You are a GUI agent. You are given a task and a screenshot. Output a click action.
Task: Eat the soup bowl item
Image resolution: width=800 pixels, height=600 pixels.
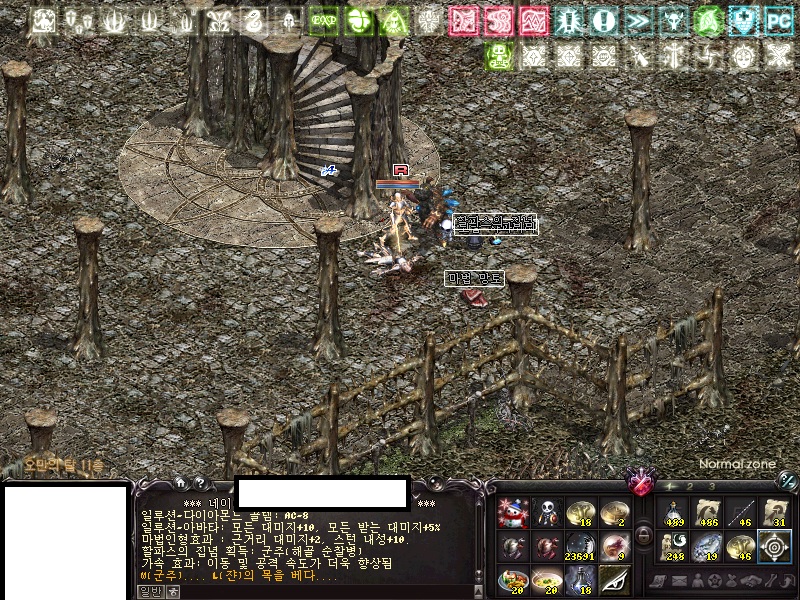[546, 581]
